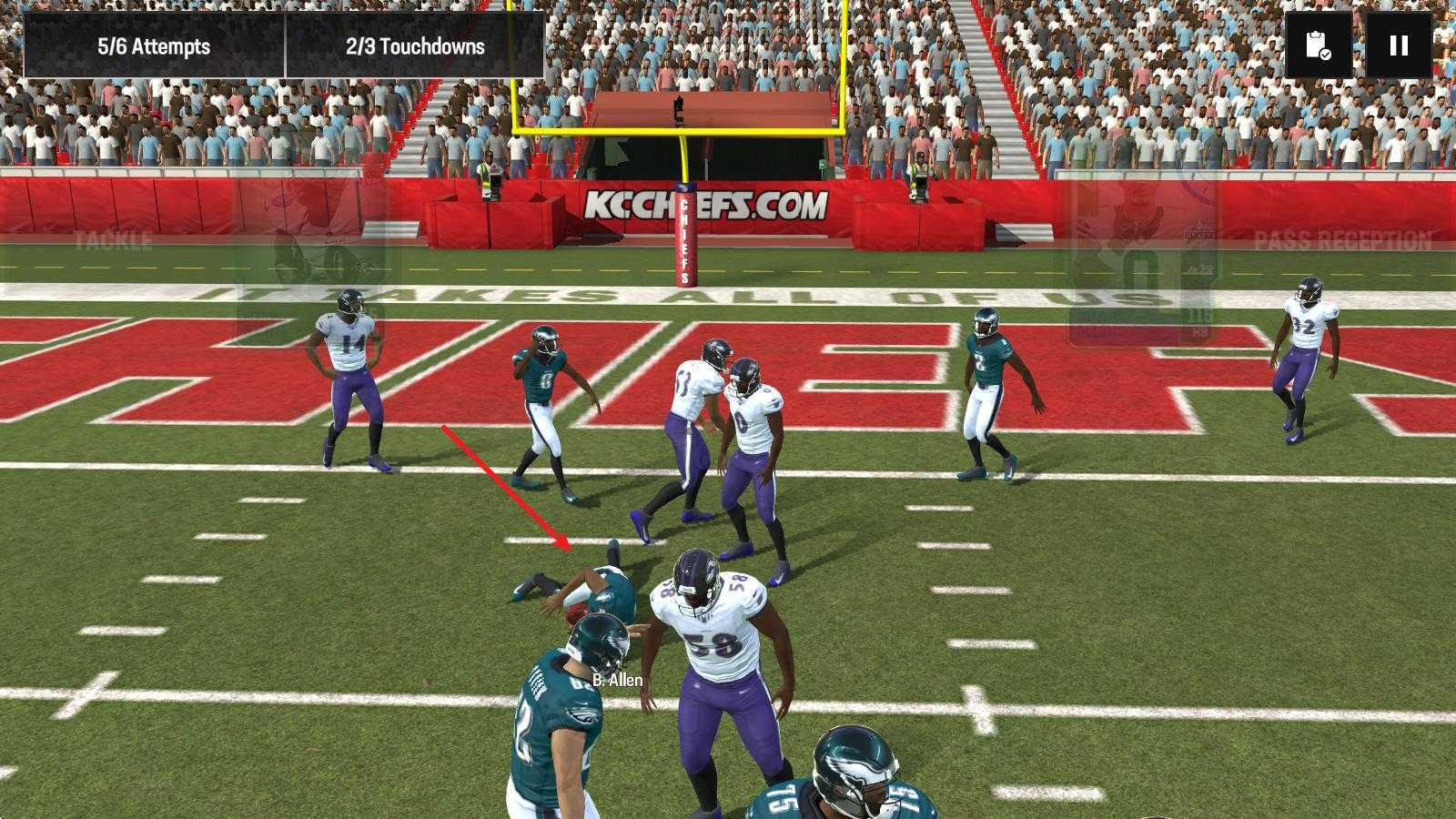Open the clipboard objectives icon
The image size is (1456, 819).
pos(1318,45)
